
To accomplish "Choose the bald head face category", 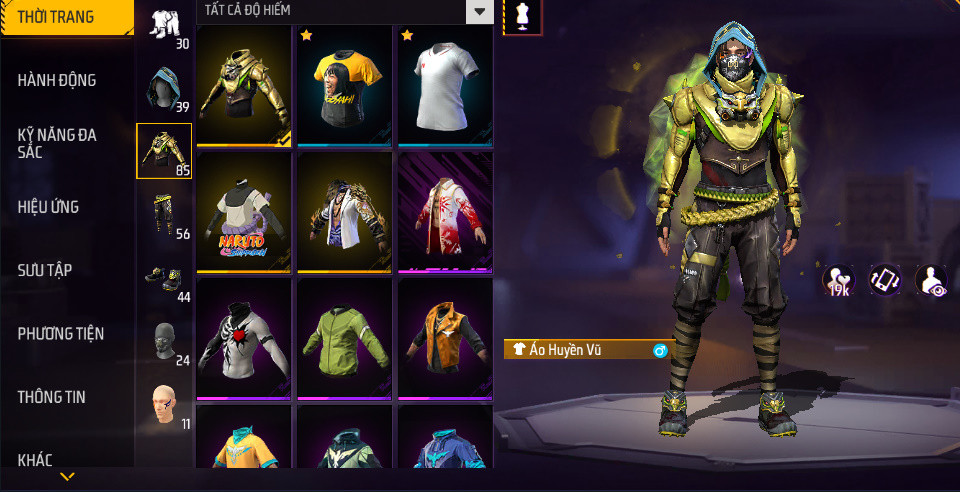I will click(x=164, y=404).
